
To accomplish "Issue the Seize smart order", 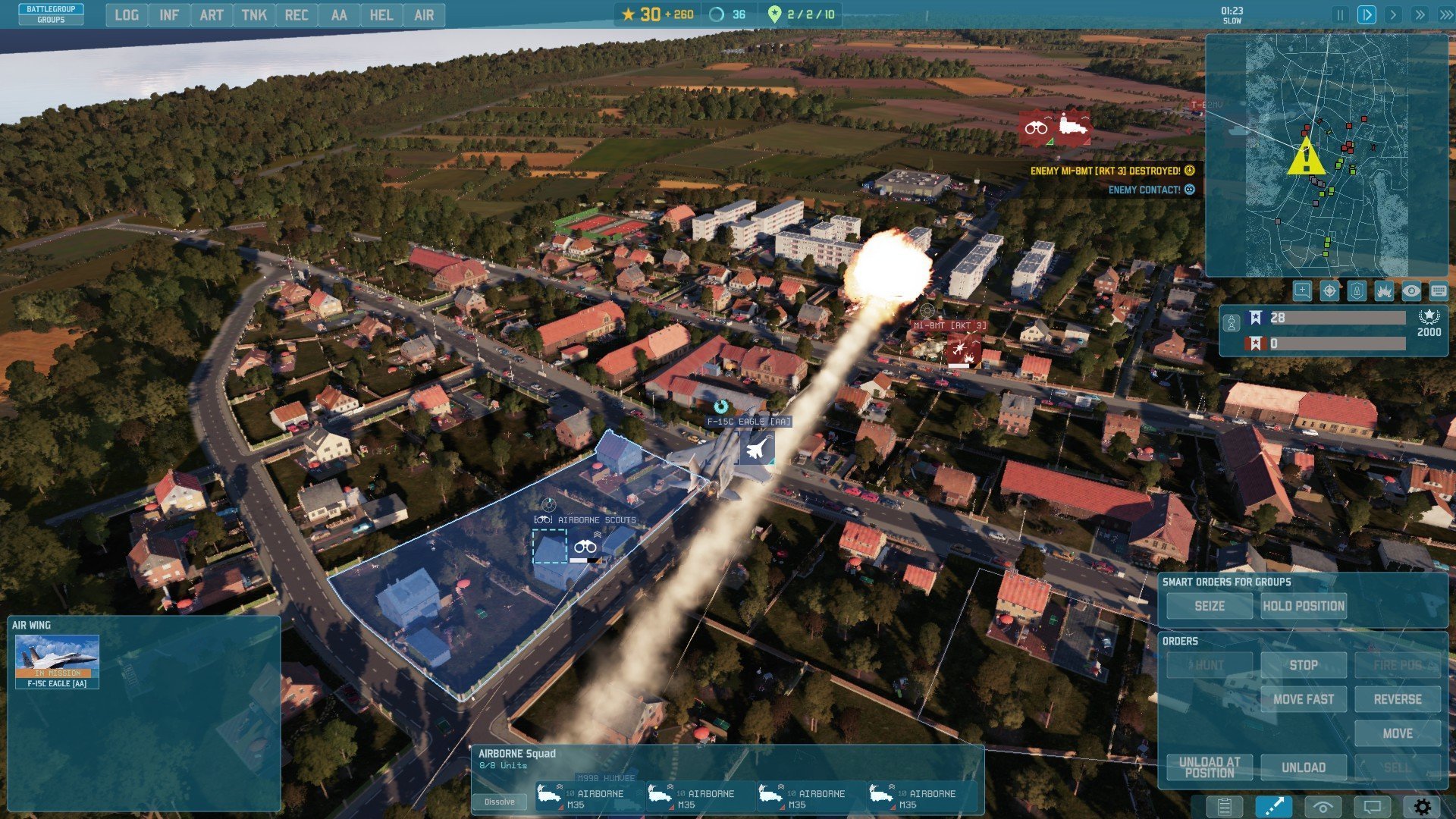I will 1209,606.
